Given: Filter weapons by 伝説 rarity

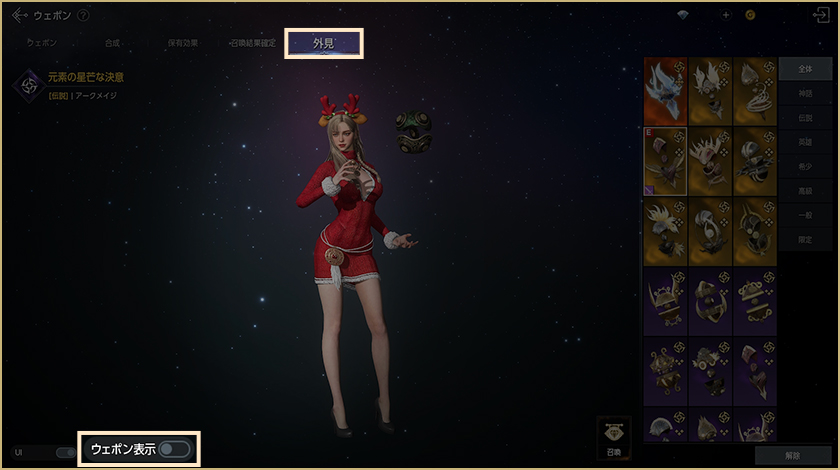Looking at the screenshot, I should coord(805,117).
